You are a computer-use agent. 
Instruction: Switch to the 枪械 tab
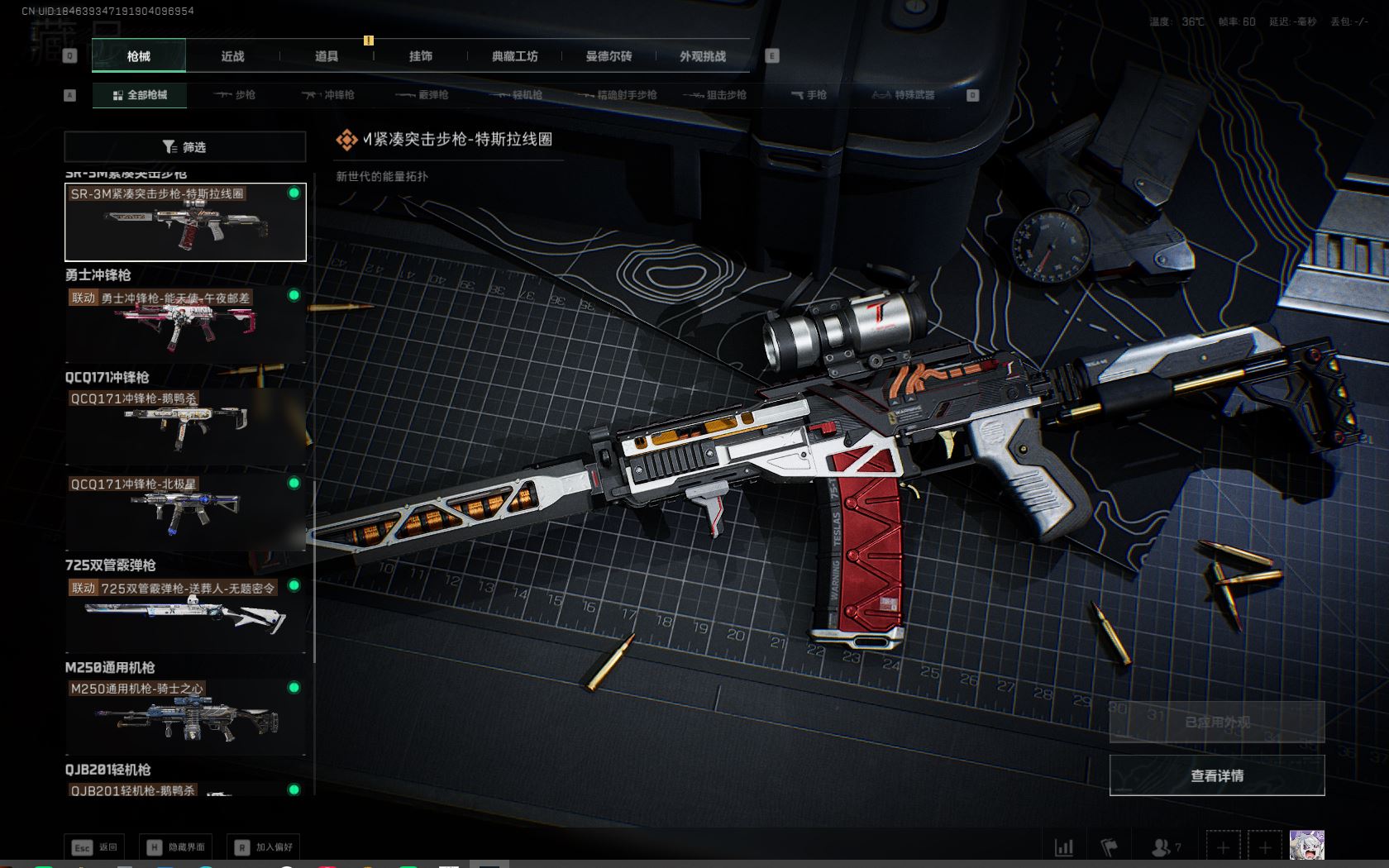[x=139, y=56]
